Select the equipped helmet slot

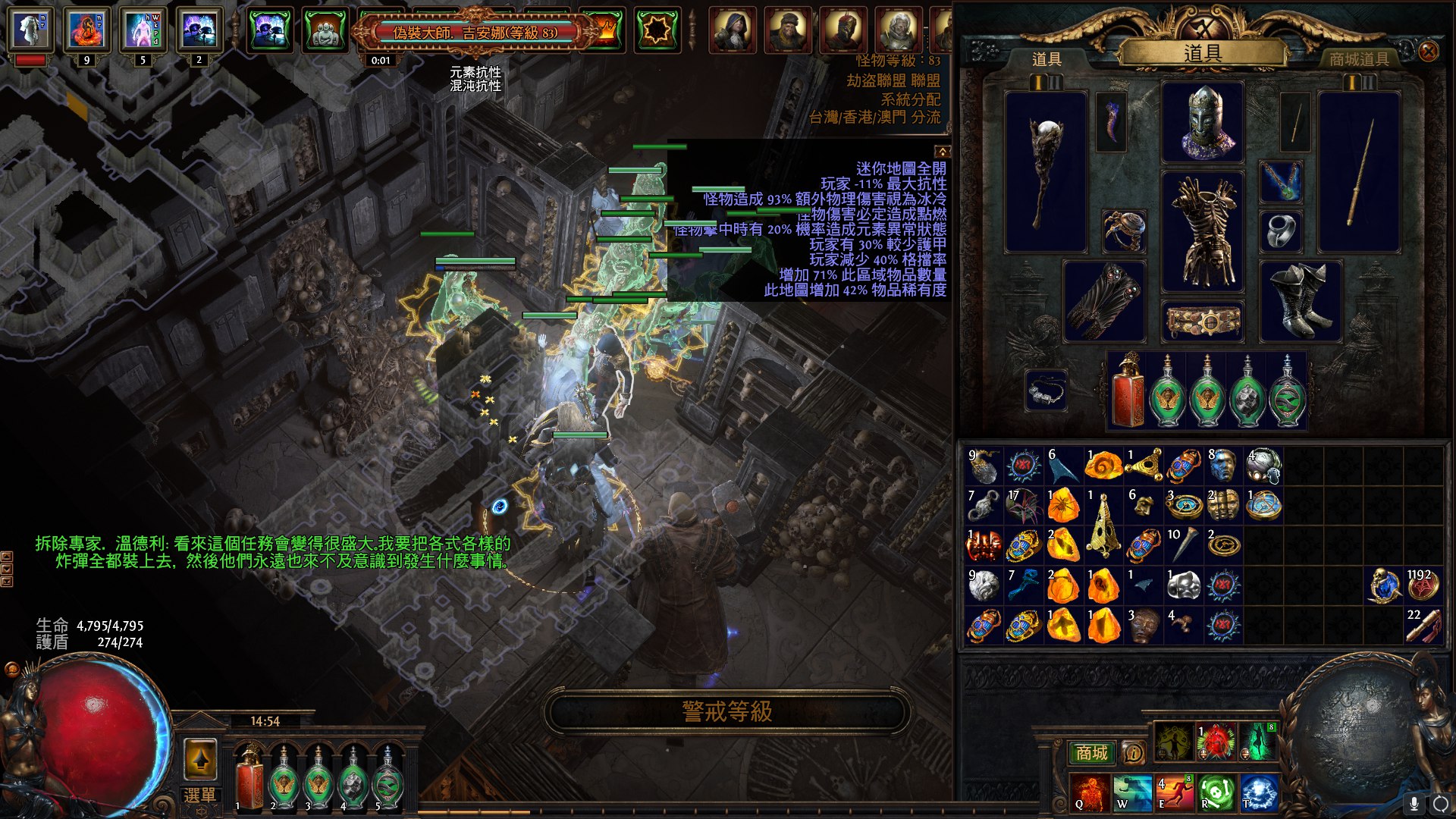pyautogui.click(x=1203, y=121)
